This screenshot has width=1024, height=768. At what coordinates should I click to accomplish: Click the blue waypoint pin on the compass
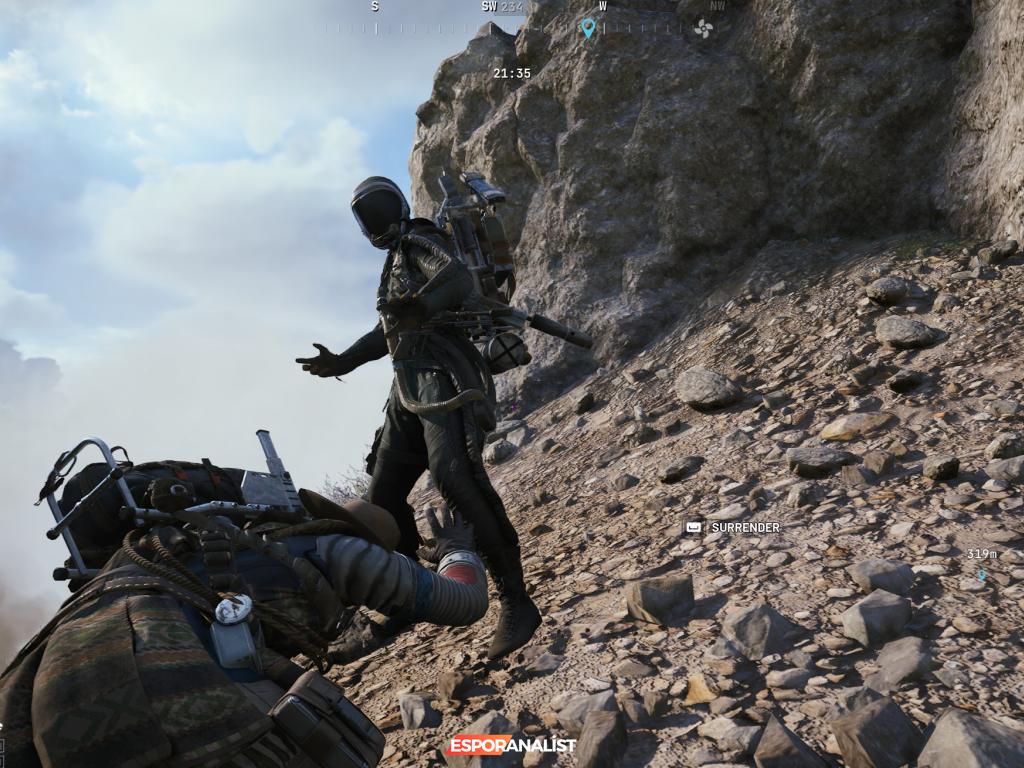[x=588, y=28]
